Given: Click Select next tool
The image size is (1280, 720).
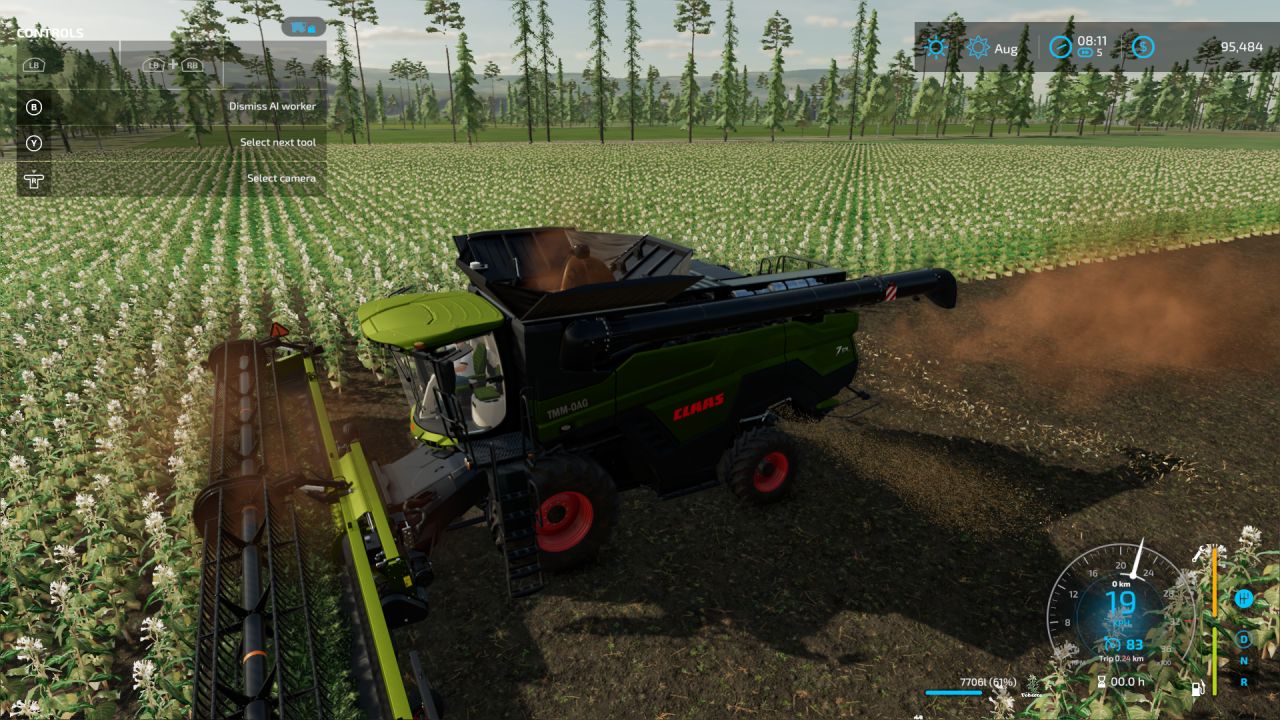Looking at the screenshot, I should click(279, 141).
